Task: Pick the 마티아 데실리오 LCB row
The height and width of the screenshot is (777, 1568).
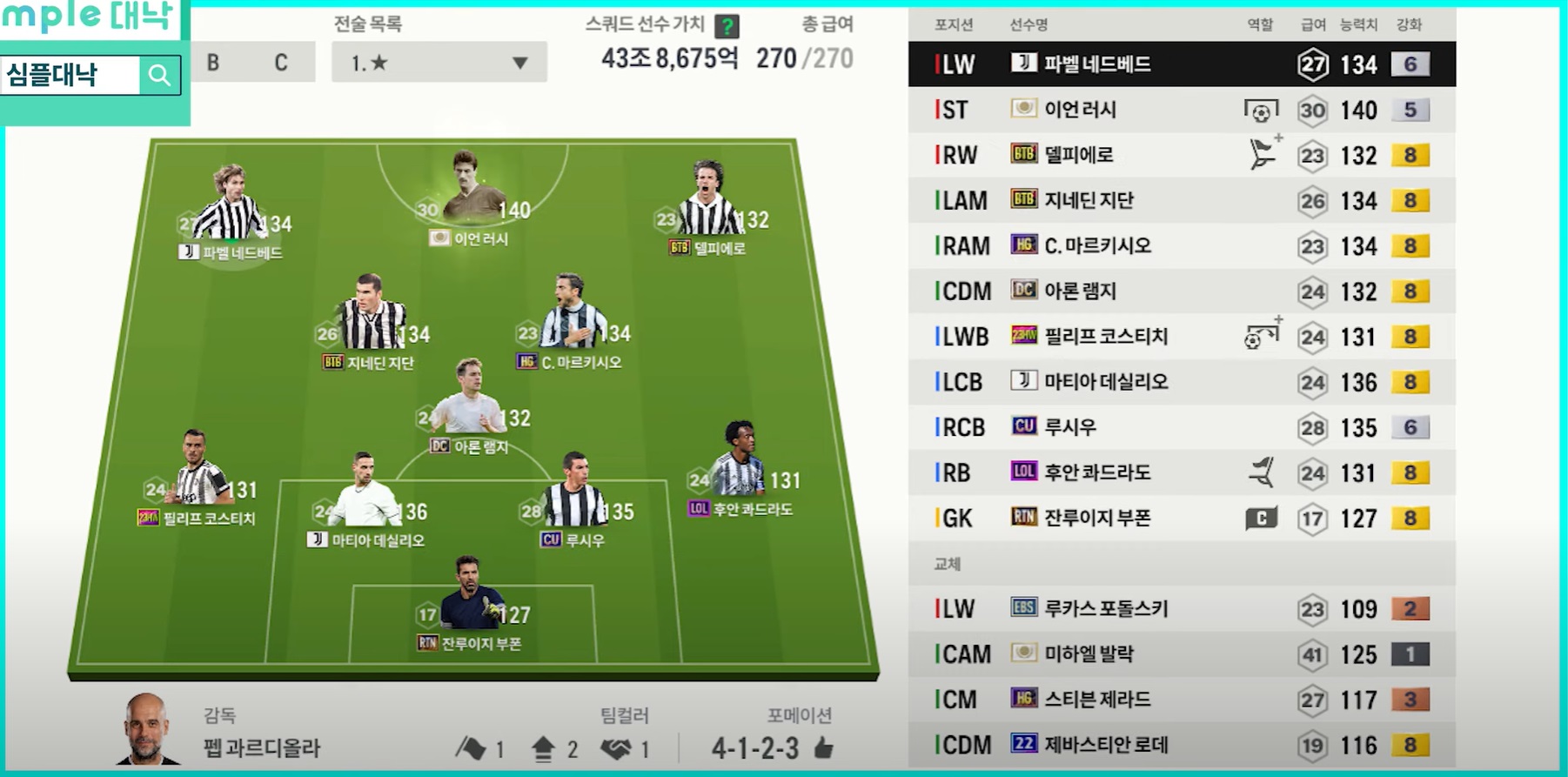Action: (x=1181, y=382)
